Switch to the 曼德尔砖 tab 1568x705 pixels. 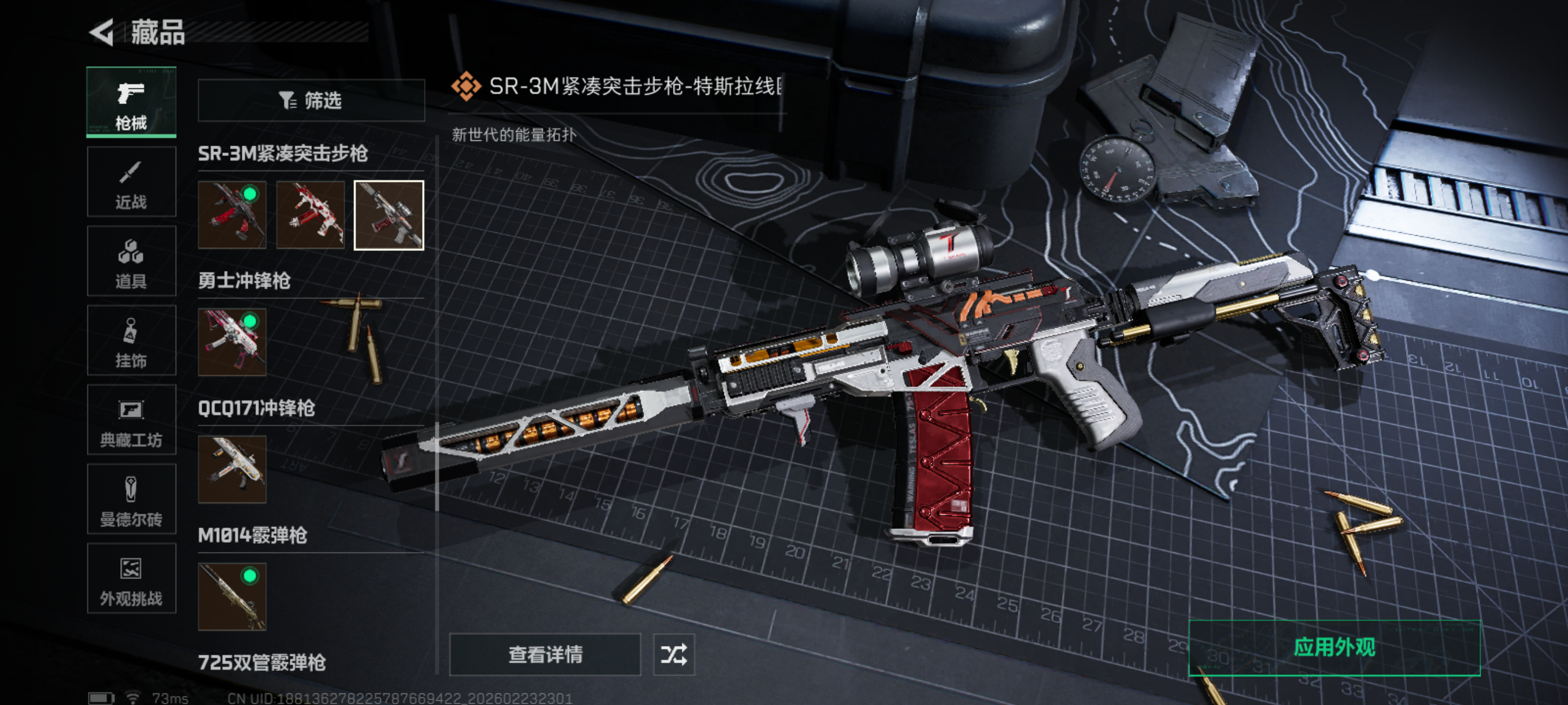[x=131, y=499]
